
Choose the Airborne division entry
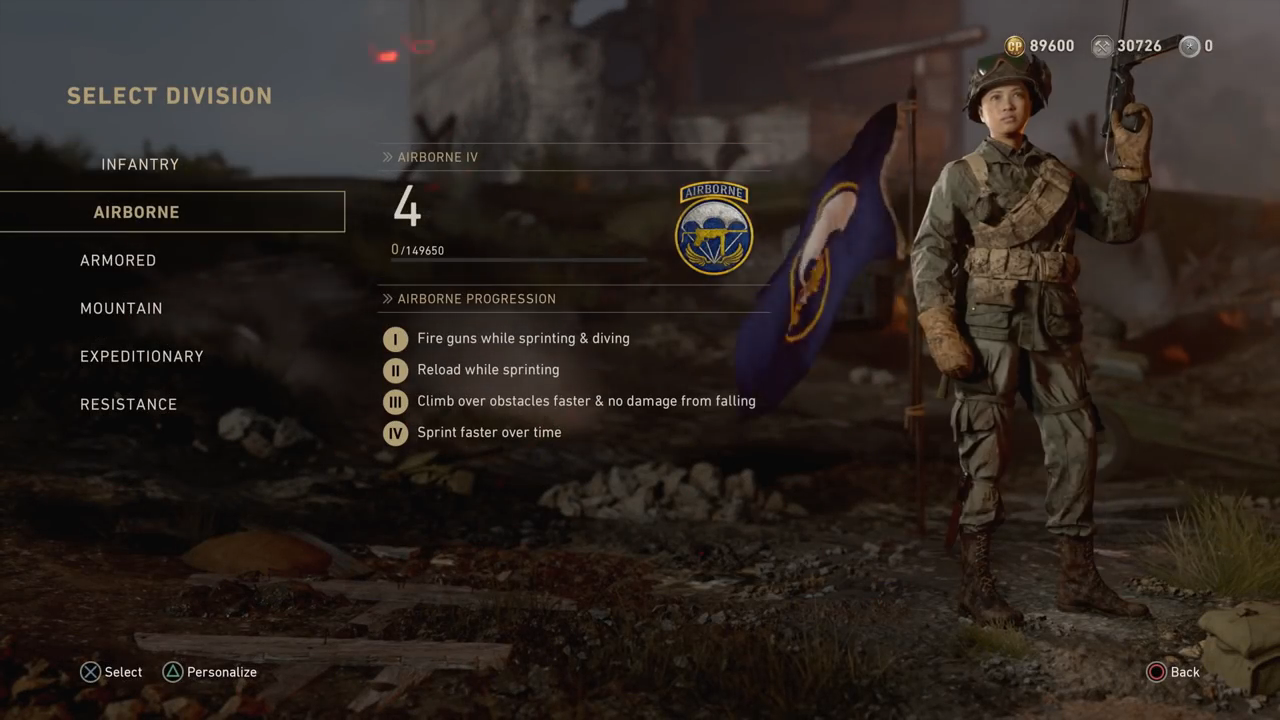coord(137,212)
